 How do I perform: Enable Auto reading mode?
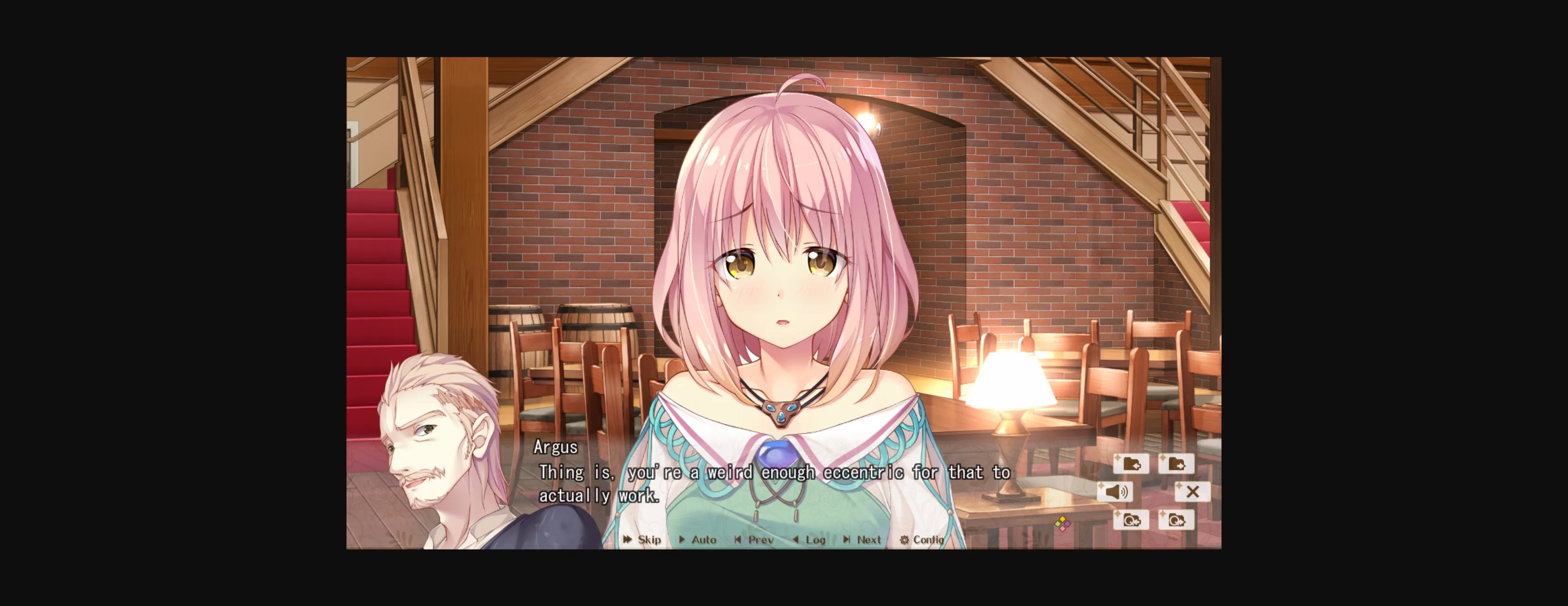(700, 539)
